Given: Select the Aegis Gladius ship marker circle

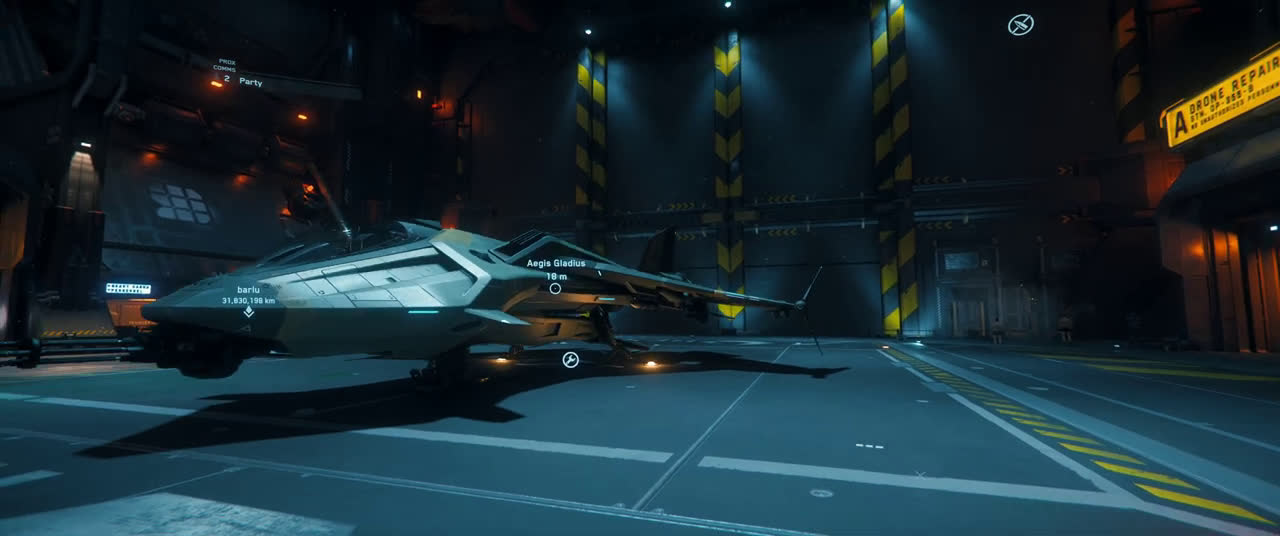Looking at the screenshot, I should pos(555,288).
